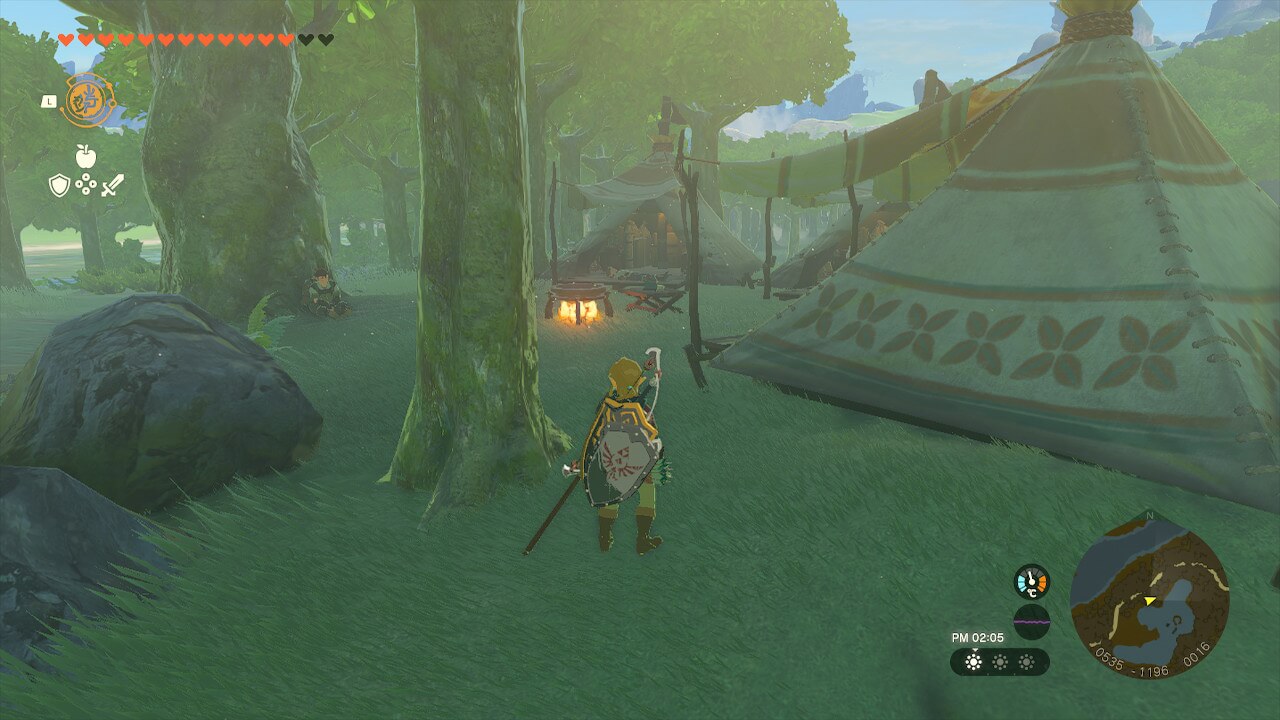Open the shield quick-select icon
This screenshot has width=1280, height=720.
(x=60, y=185)
